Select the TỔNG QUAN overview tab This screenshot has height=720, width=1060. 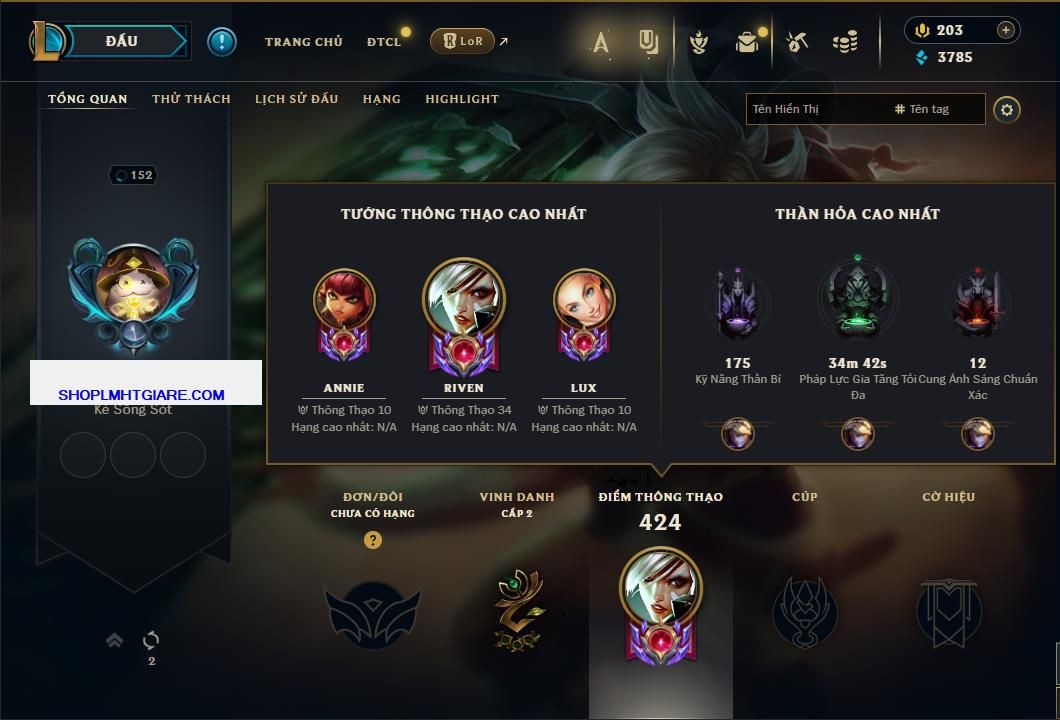pyautogui.click(x=88, y=99)
